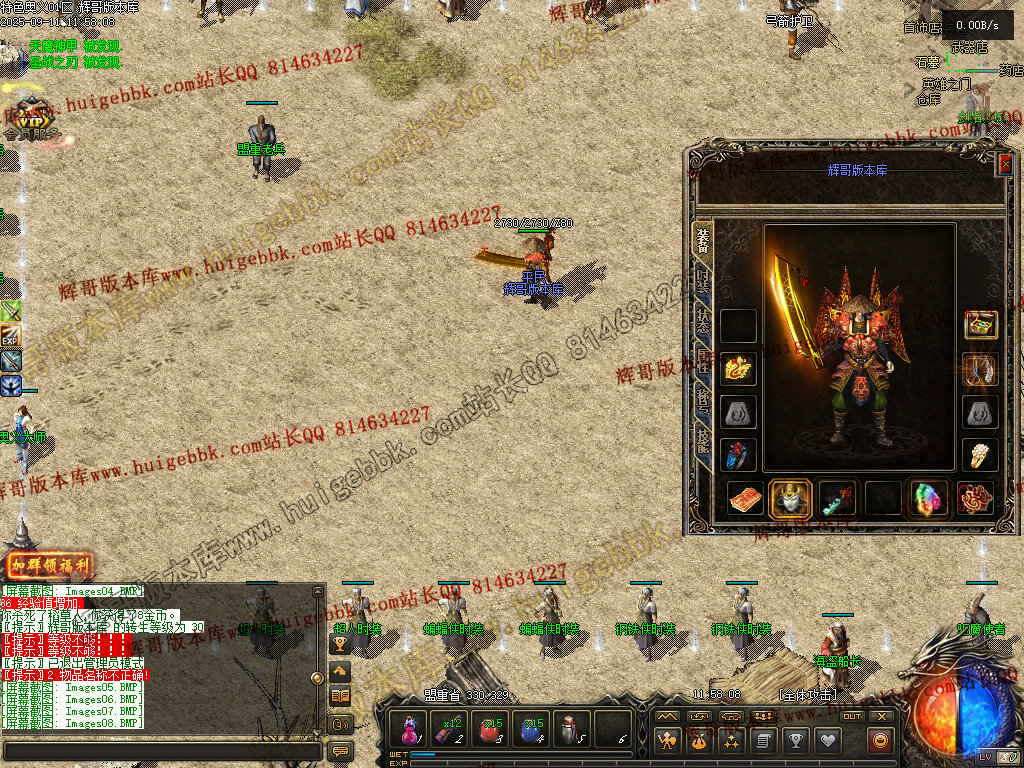Image resolution: width=1024 pixels, height=768 pixels.
Task: Click the OUT button on the bottom bar
Action: tap(852, 716)
